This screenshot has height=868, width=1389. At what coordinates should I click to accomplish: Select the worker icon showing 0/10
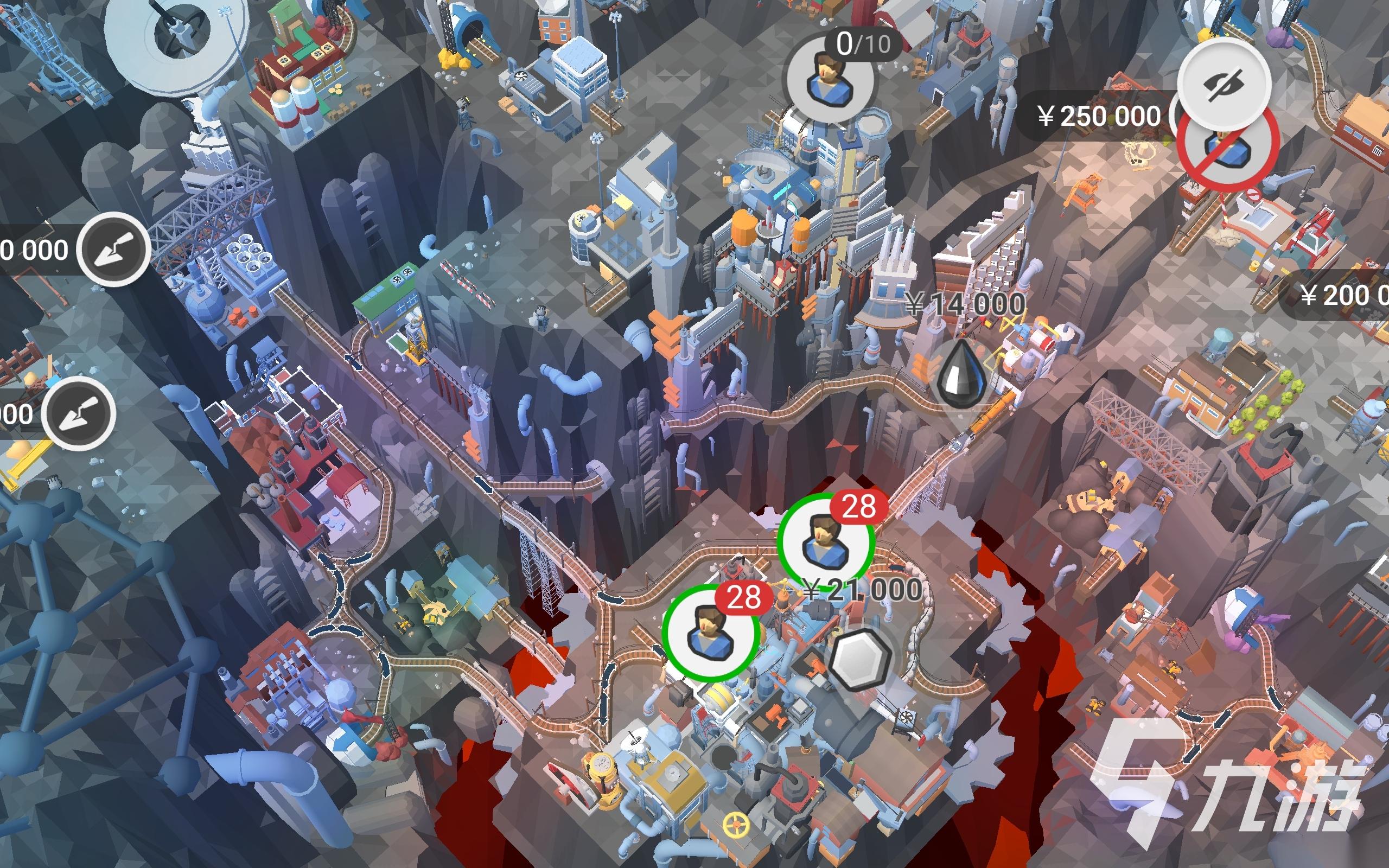click(830, 79)
